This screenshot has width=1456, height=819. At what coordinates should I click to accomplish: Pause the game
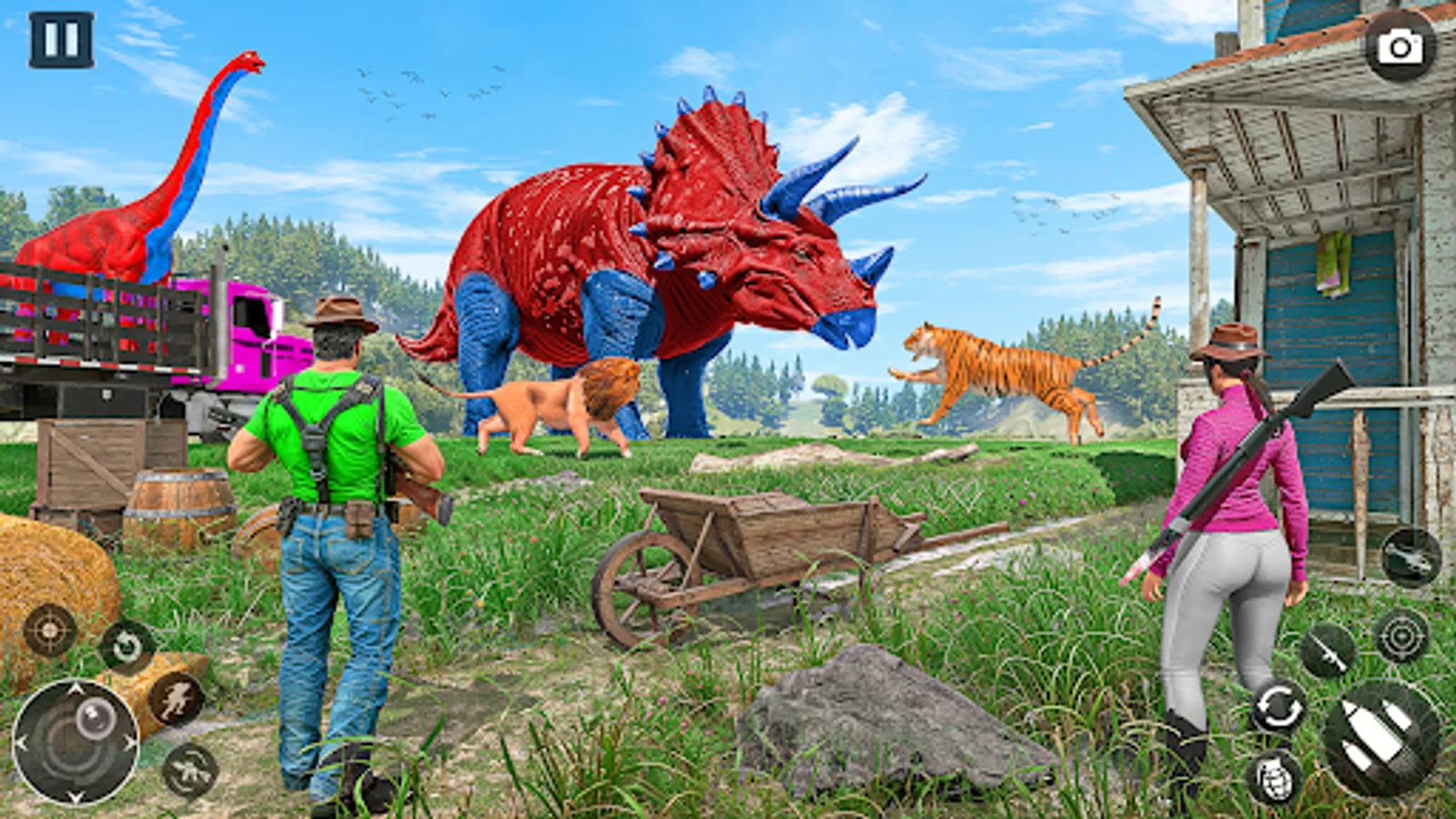59,38
